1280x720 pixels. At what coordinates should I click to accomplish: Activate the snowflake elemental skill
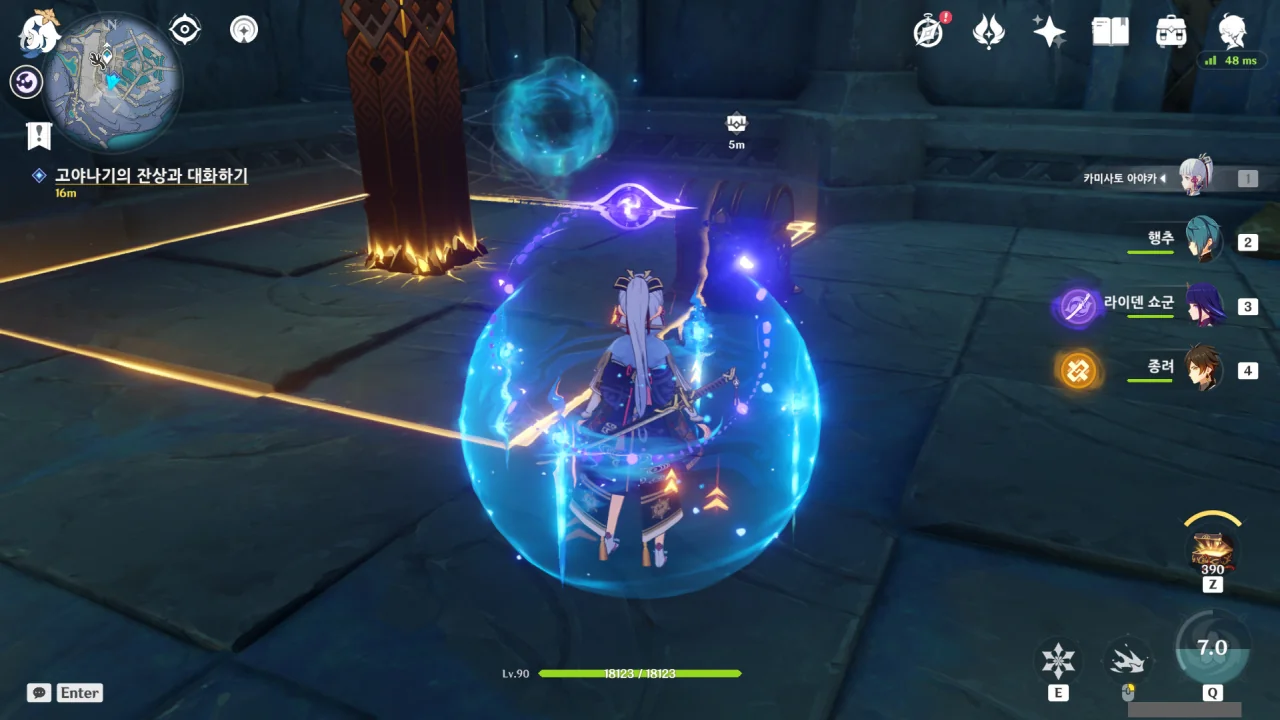(x=1058, y=660)
